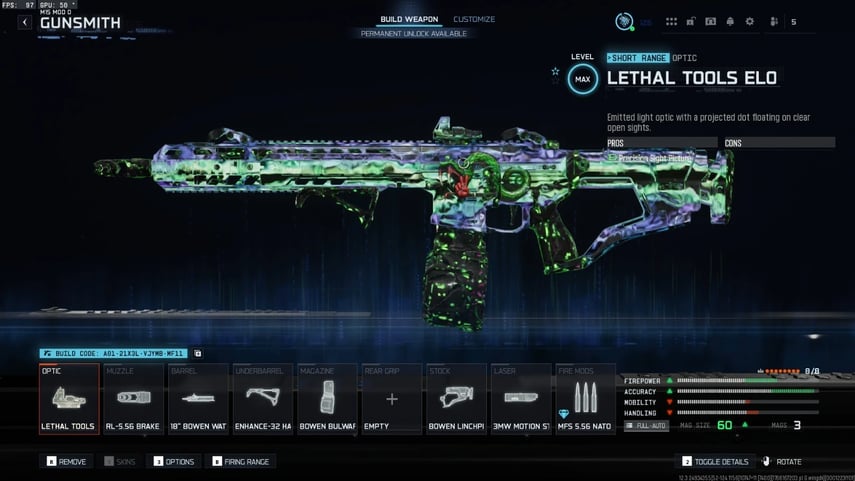Open the MFS 5.56 NATO fire mods slot
Viewport: 855px width, 481px height.
(x=585, y=399)
